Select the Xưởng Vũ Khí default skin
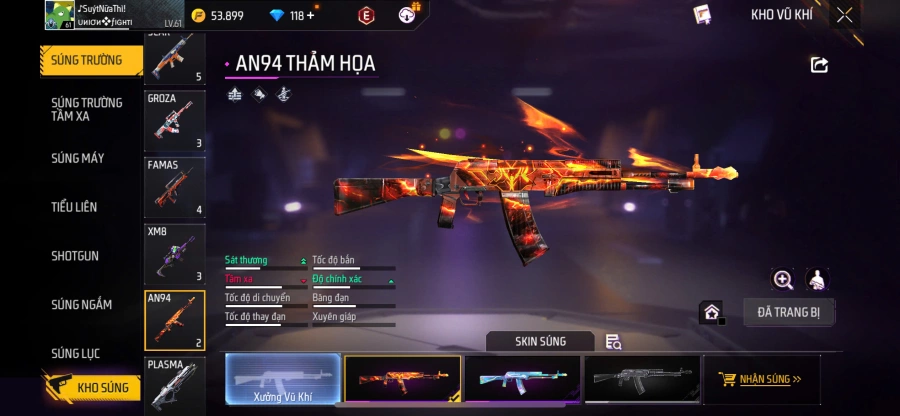 pyautogui.click(x=282, y=380)
